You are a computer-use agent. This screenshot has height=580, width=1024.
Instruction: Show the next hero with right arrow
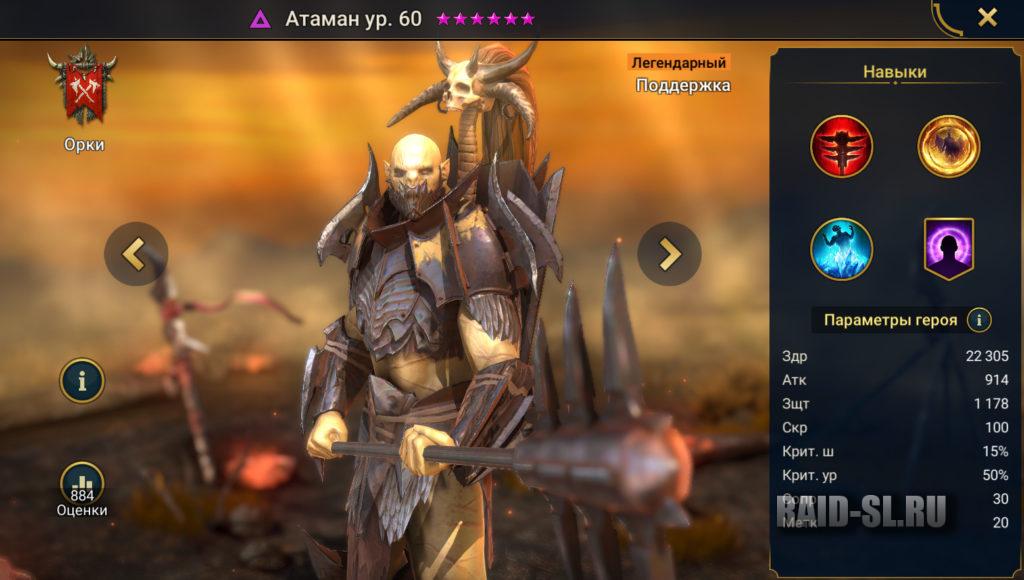pyautogui.click(x=669, y=254)
